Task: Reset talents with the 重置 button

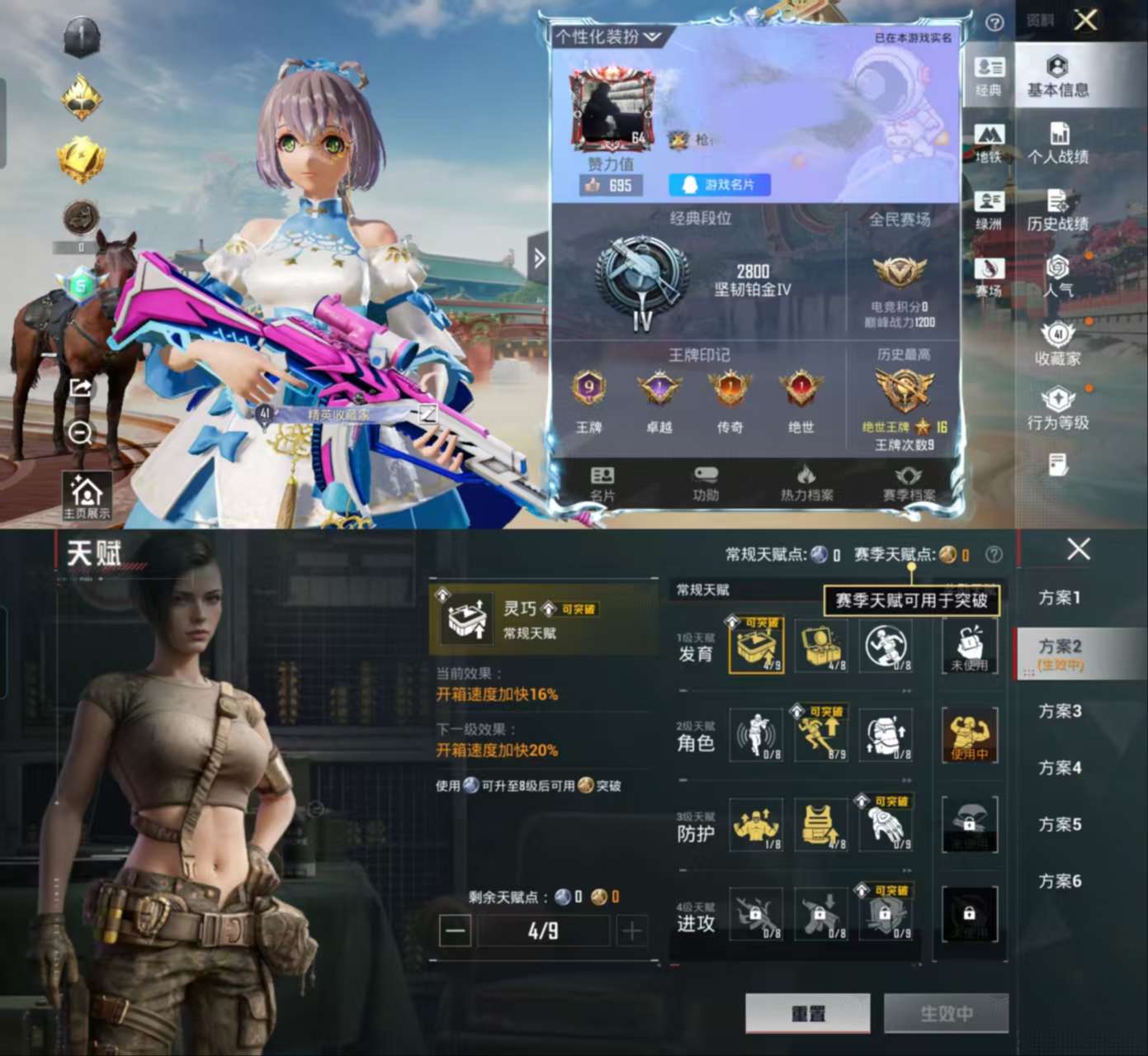Action: tap(807, 1013)
